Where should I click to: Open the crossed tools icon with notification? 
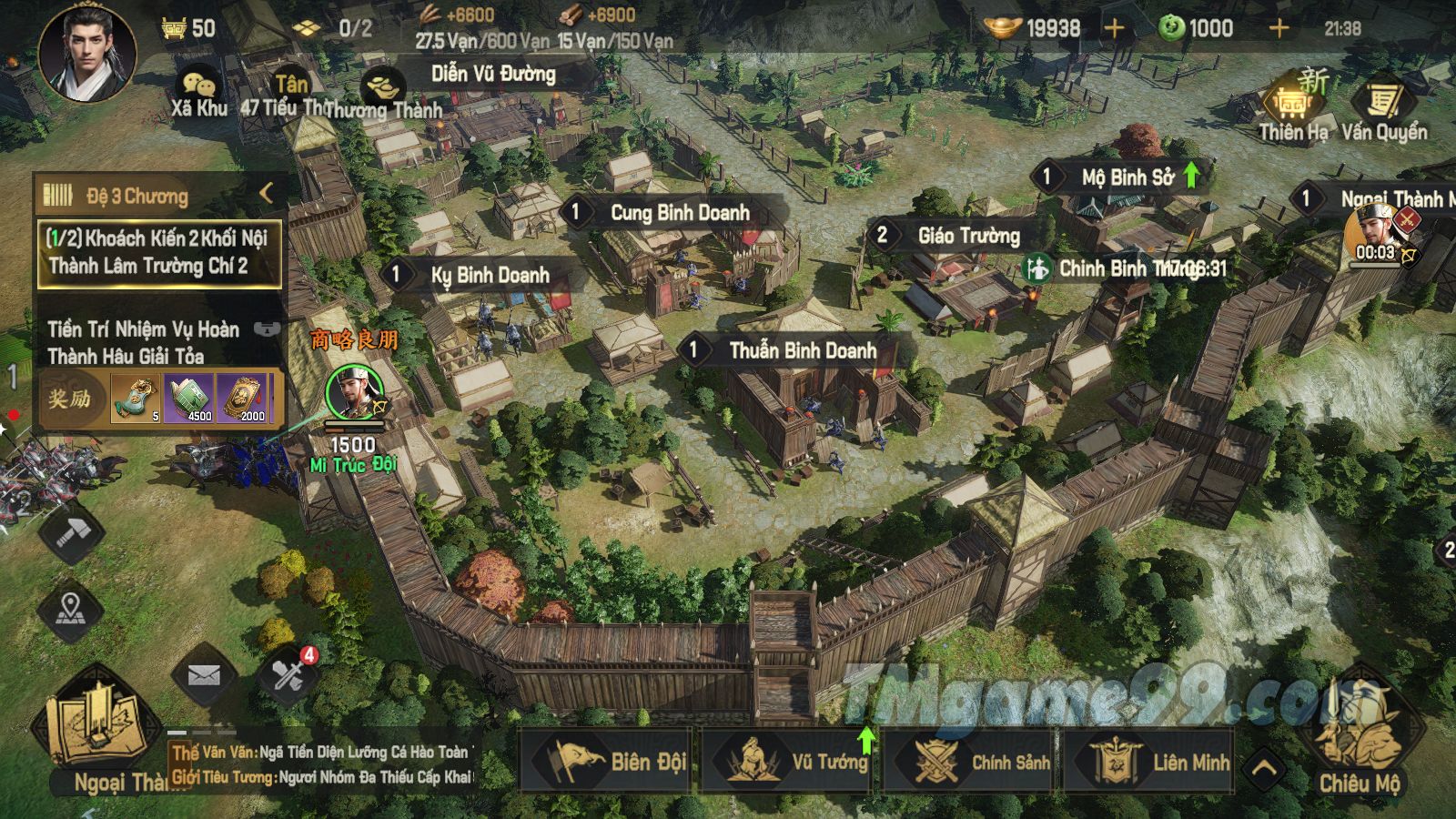point(289,675)
